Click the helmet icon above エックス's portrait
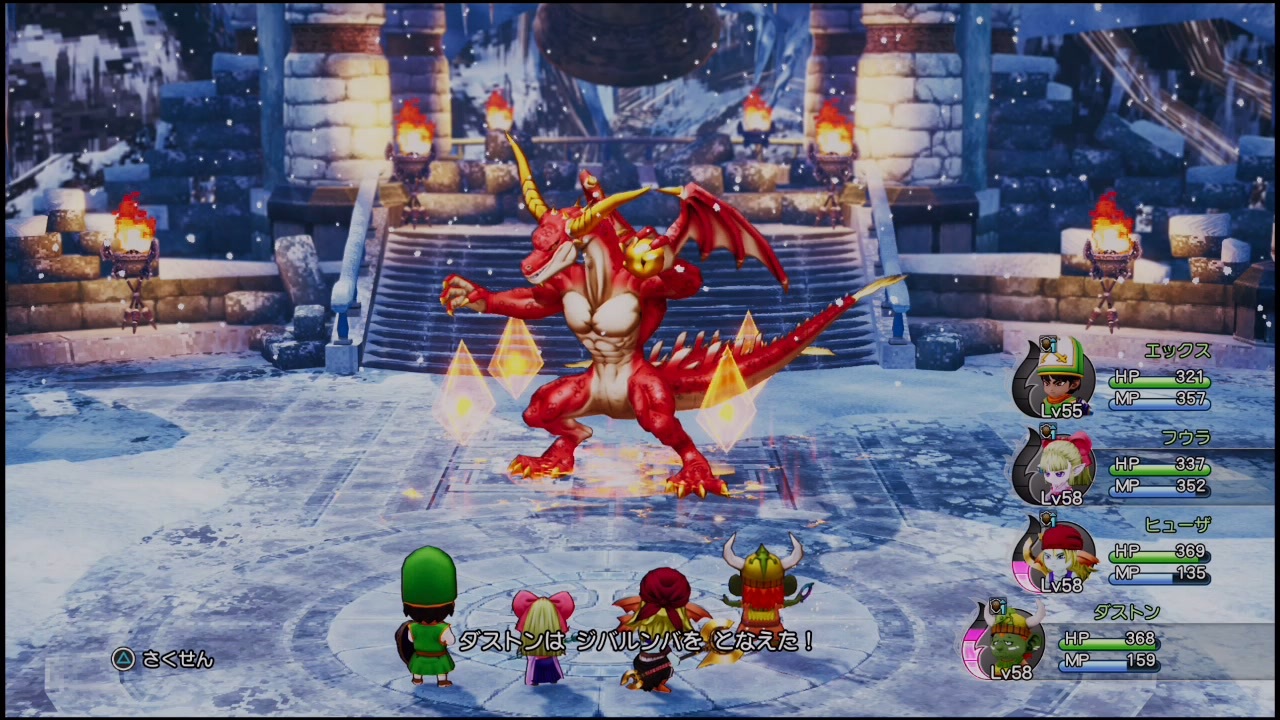The image size is (1280, 720). click(x=1050, y=345)
